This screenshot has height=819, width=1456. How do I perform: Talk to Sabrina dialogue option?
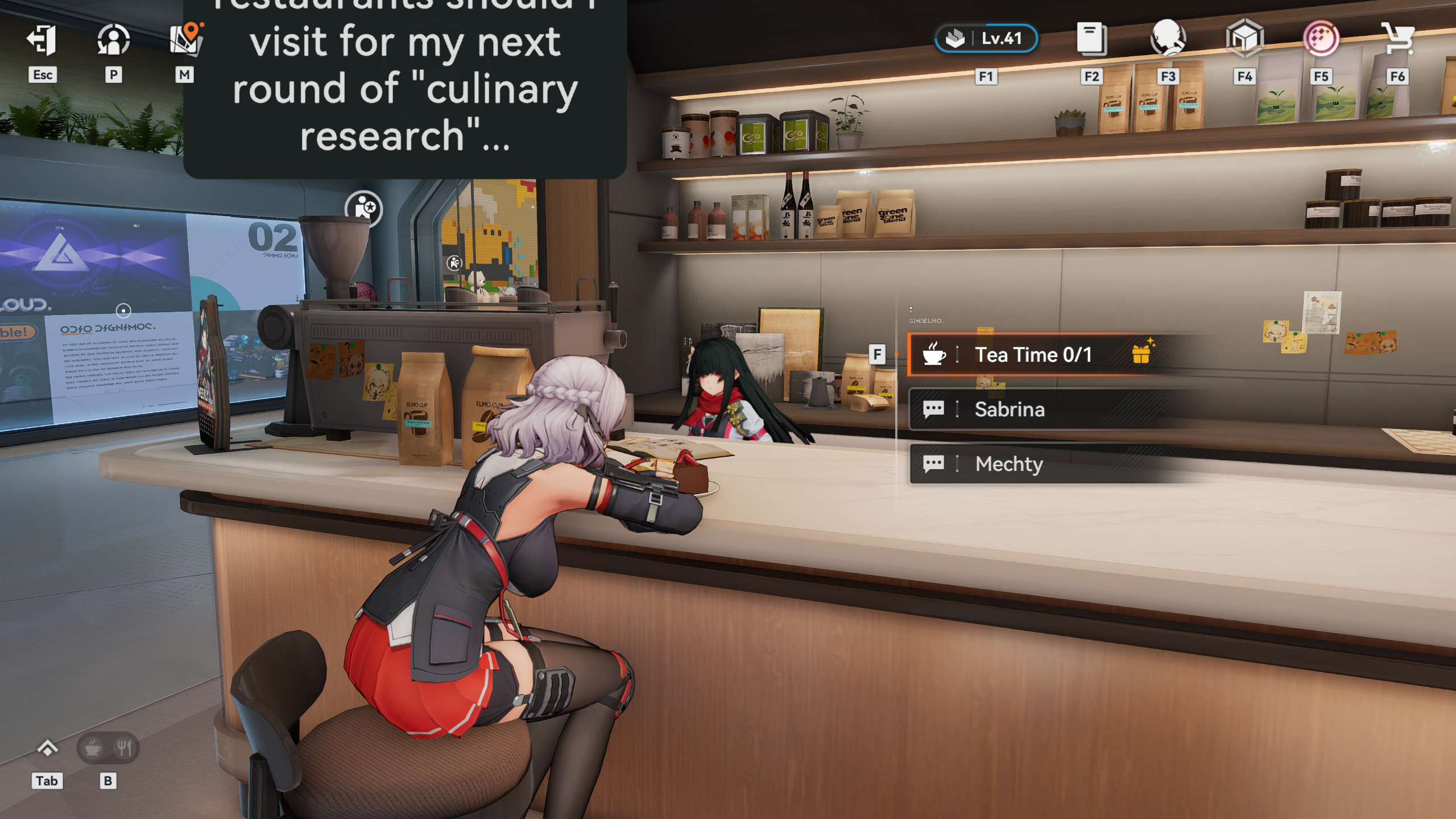tap(1010, 409)
